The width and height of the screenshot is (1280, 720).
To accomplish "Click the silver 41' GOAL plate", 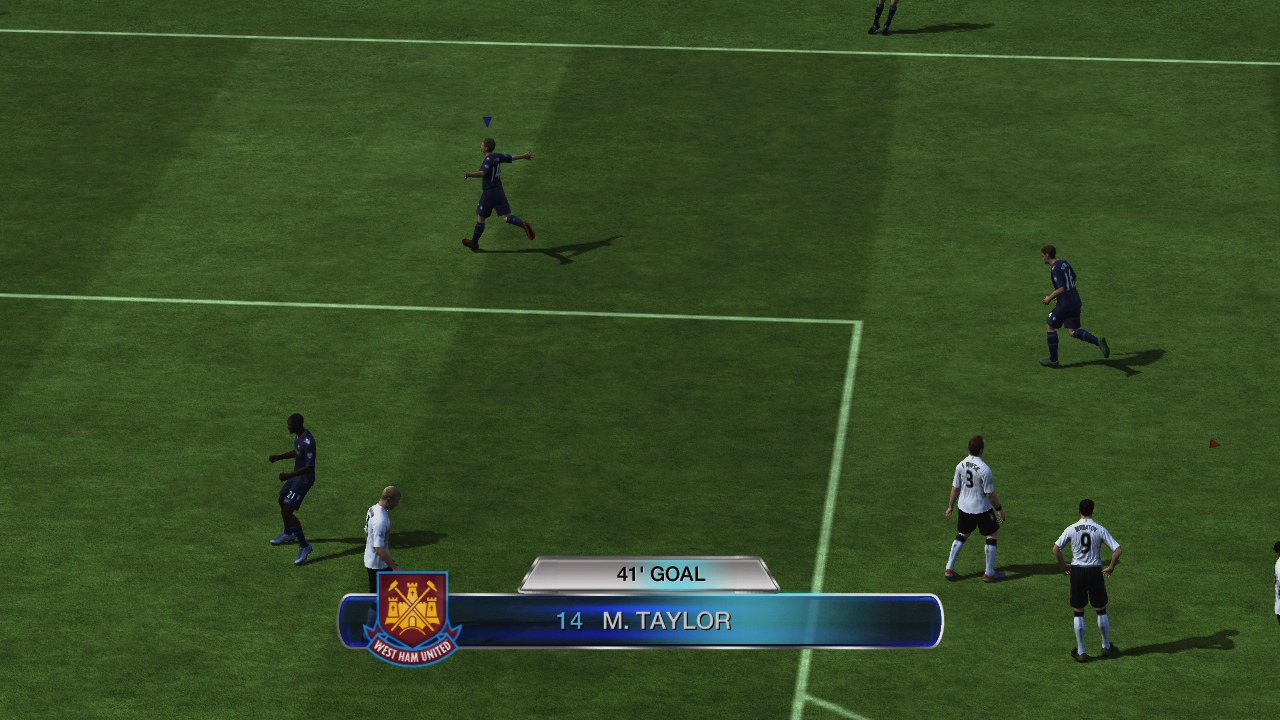I will (655, 575).
